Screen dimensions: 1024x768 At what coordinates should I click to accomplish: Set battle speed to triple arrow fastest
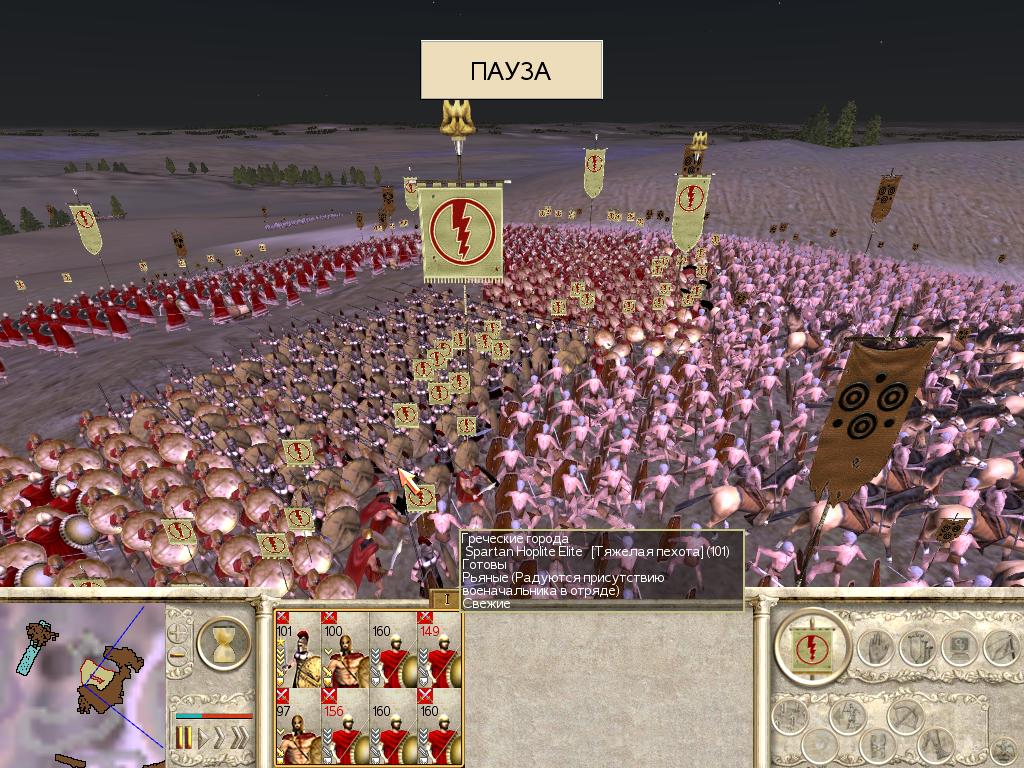point(241,740)
